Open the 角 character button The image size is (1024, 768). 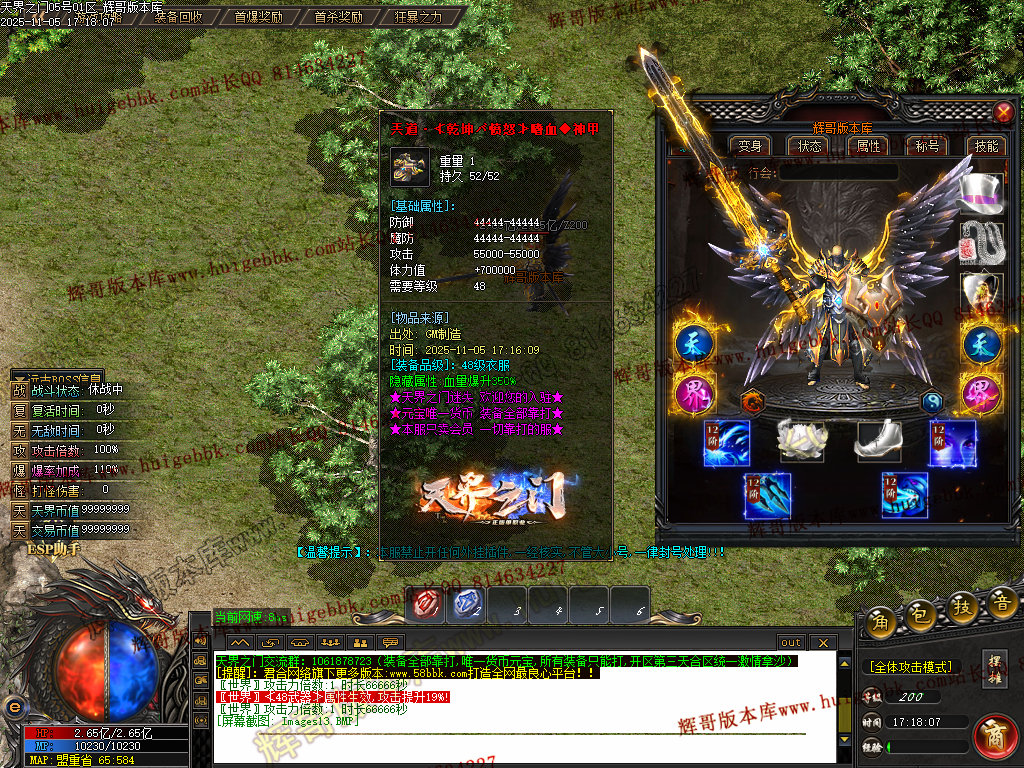tap(882, 619)
